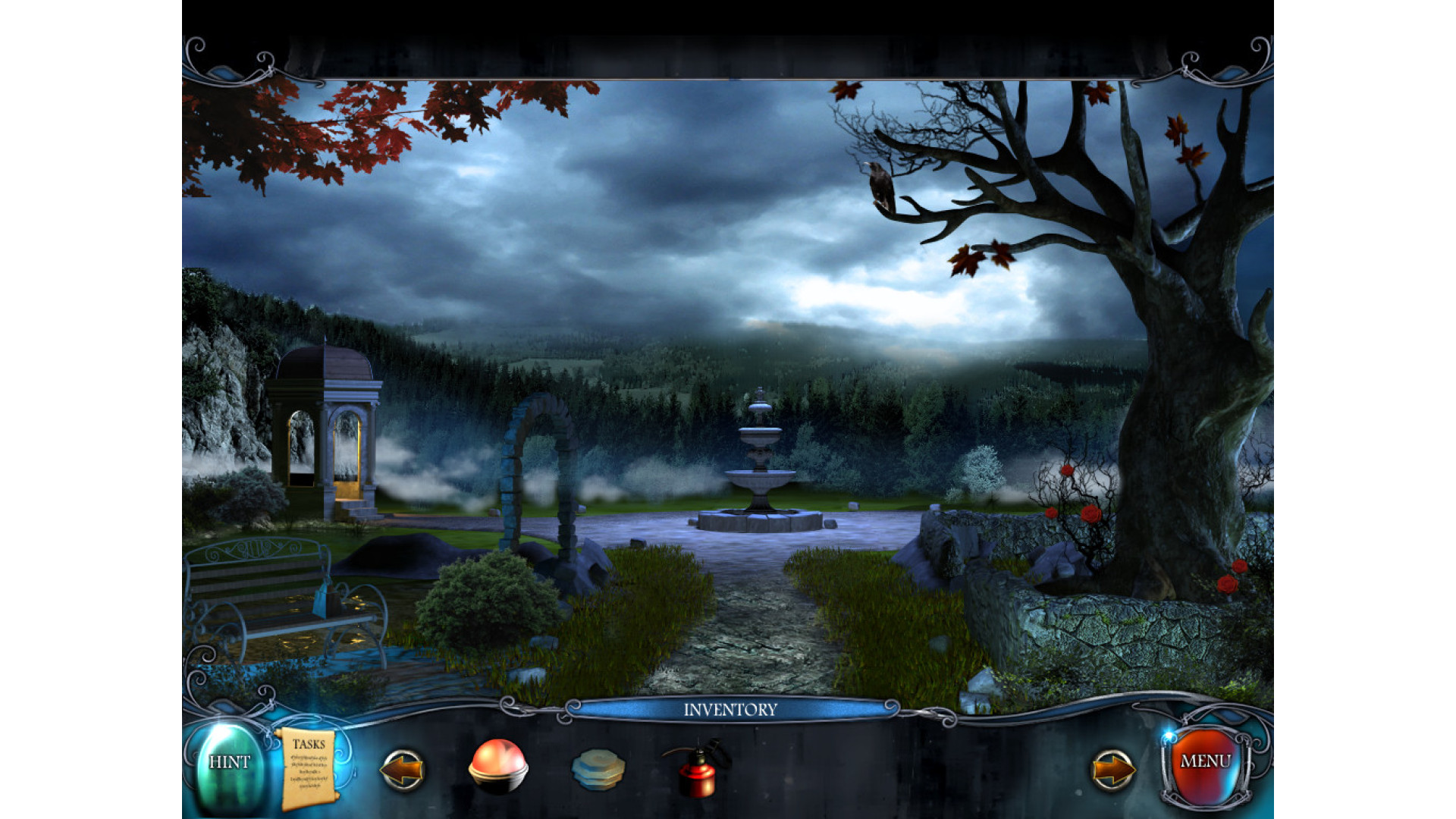Toggle the Inventory label bar

point(730,710)
